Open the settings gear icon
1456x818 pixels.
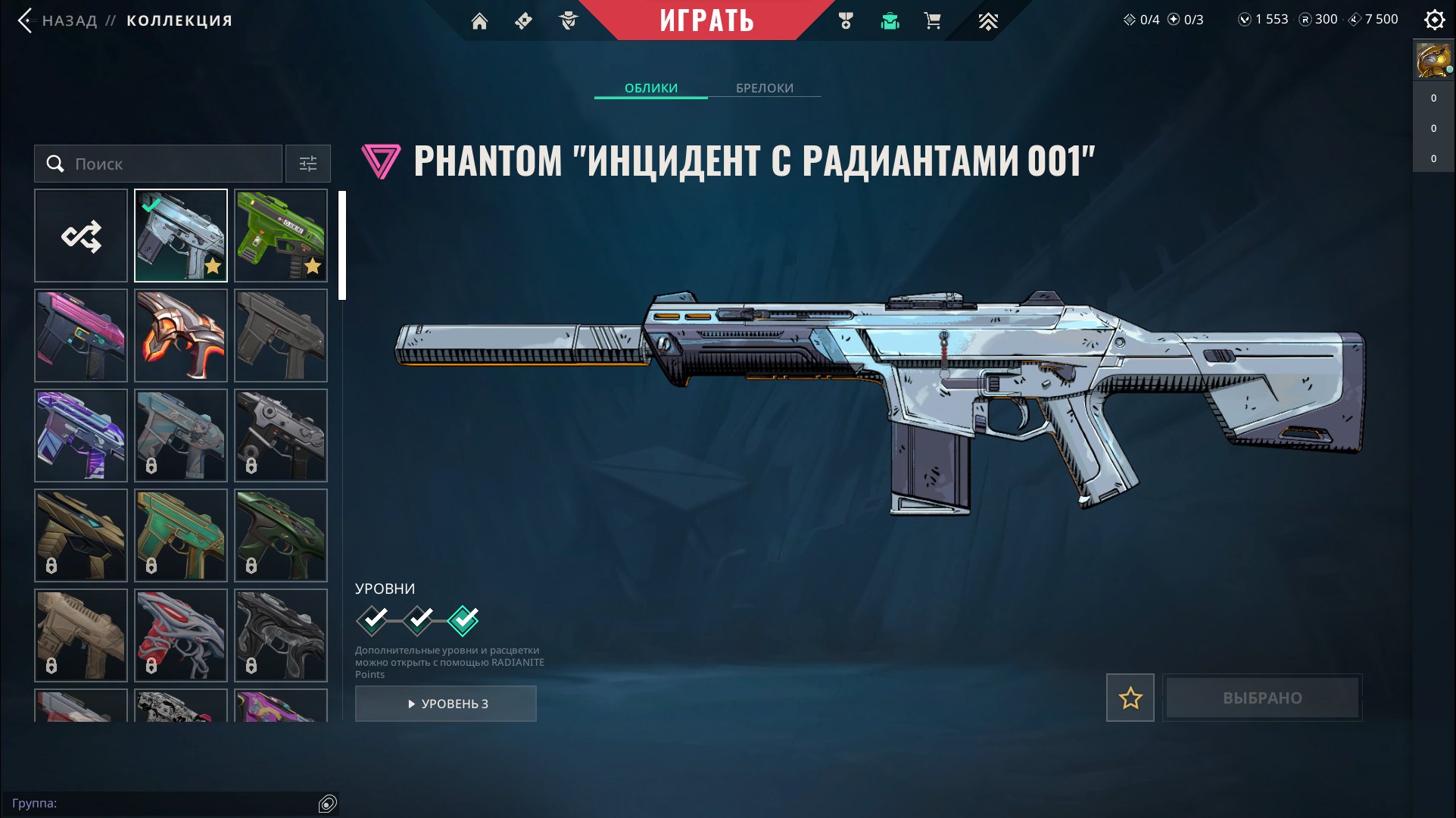point(1434,20)
